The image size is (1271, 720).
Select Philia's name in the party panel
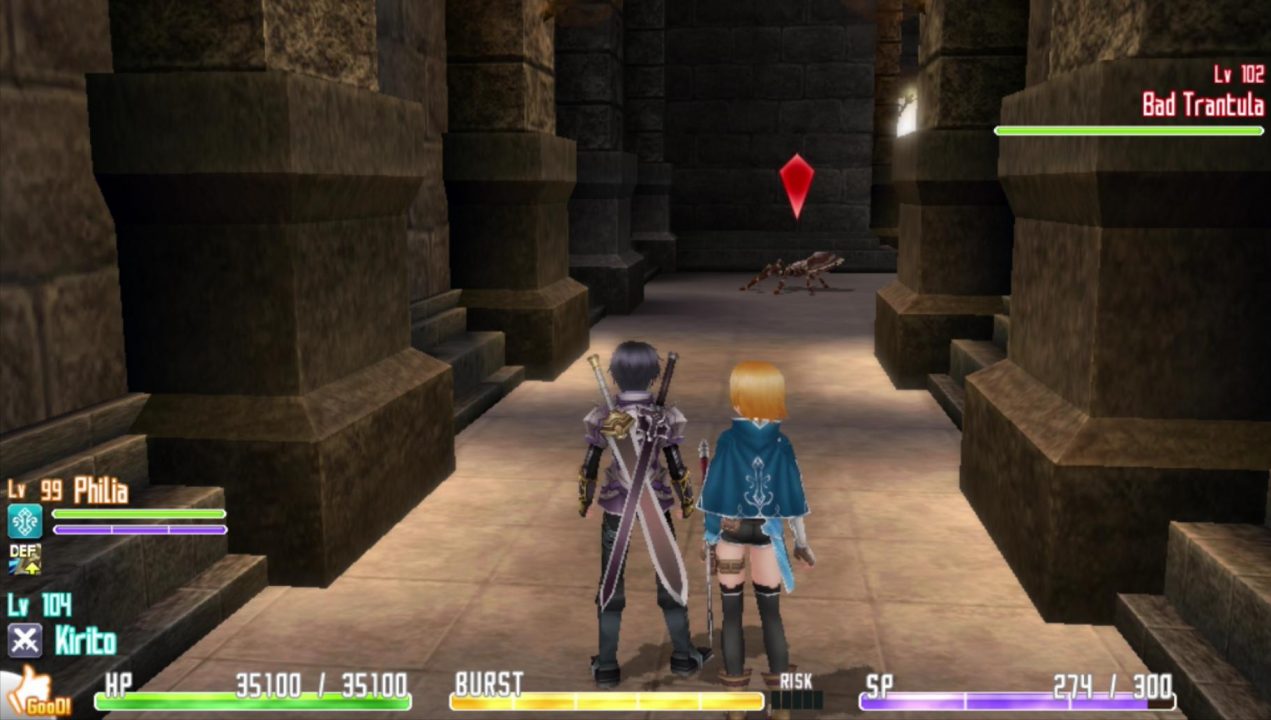[101, 491]
